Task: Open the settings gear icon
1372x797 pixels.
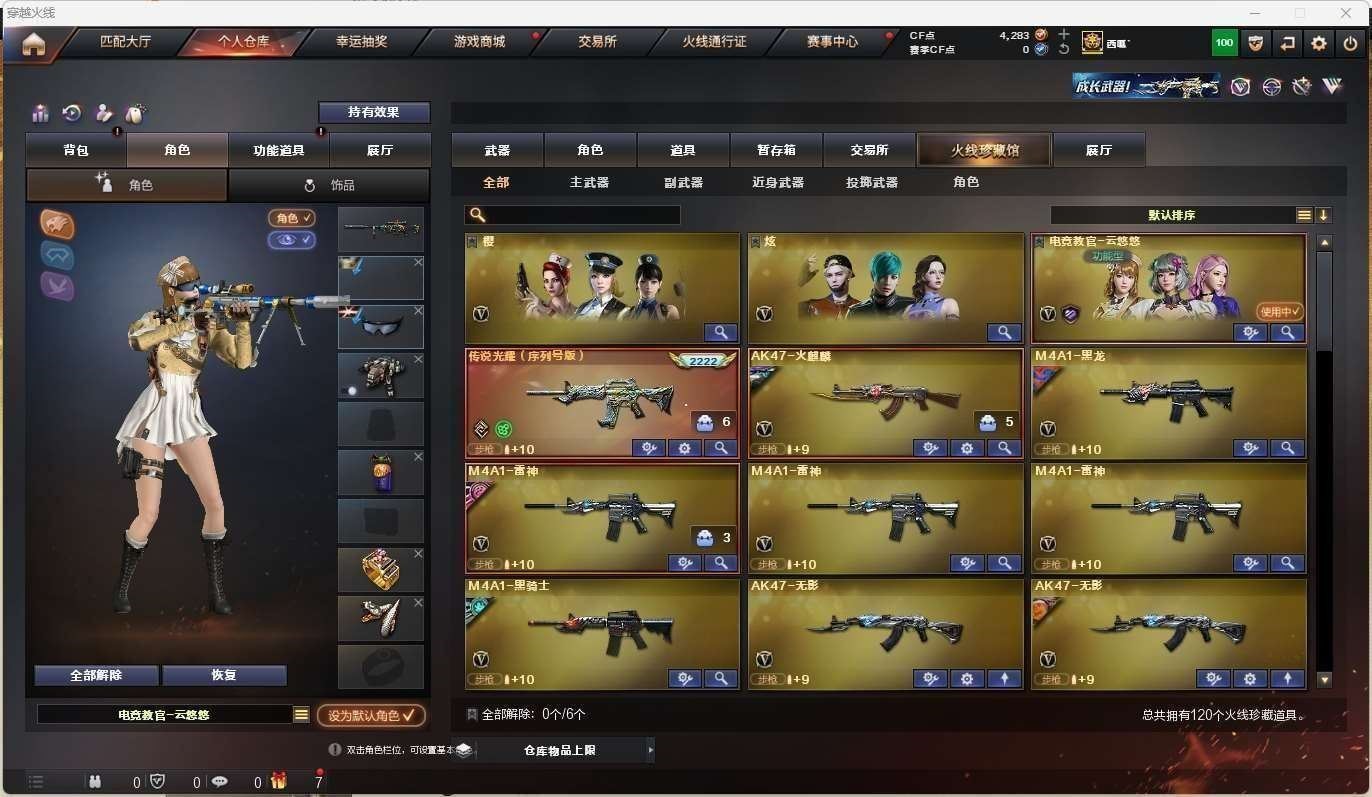Action: point(1319,43)
